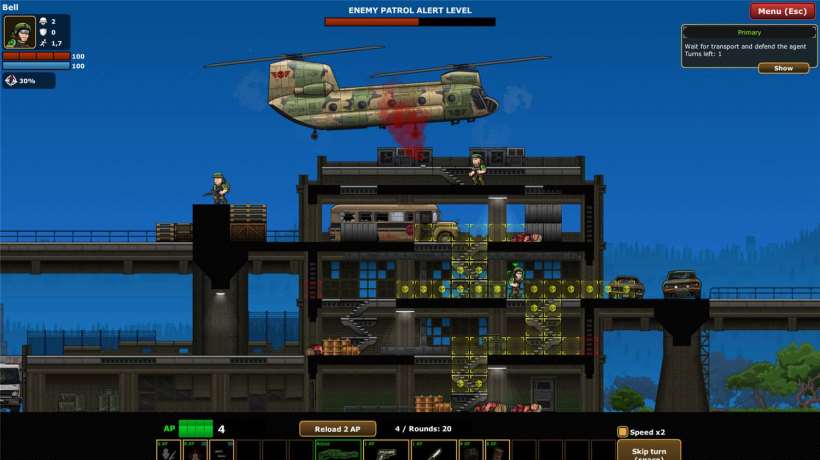Choose the pistol weapon slot
Image resolution: width=820 pixels, height=460 pixels.
[x=385, y=451]
